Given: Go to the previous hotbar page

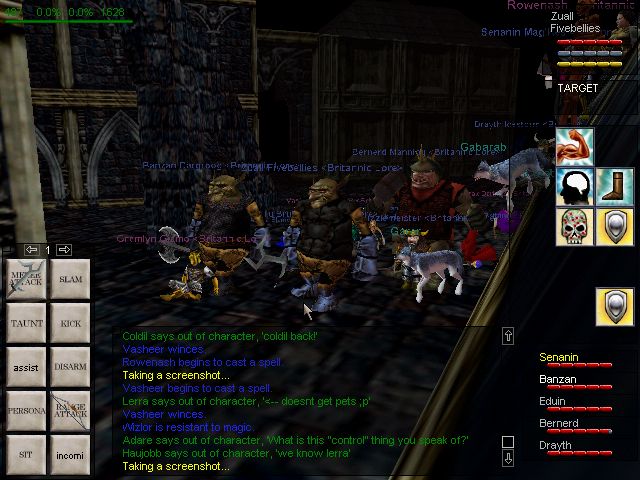Looking at the screenshot, I should pyautogui.click(x=31, y=249).
